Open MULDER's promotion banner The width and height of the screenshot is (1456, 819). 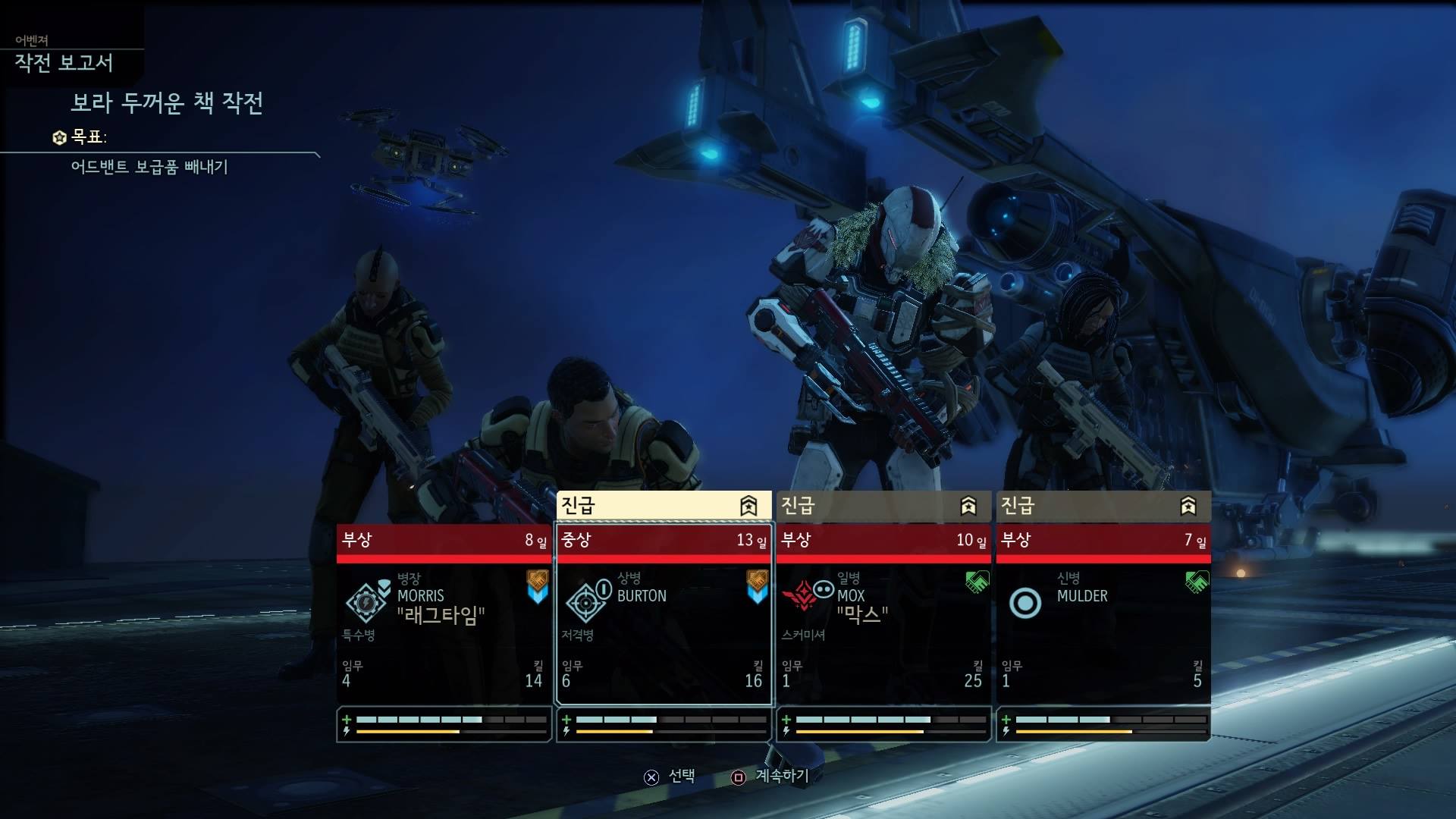point(1103,506)
